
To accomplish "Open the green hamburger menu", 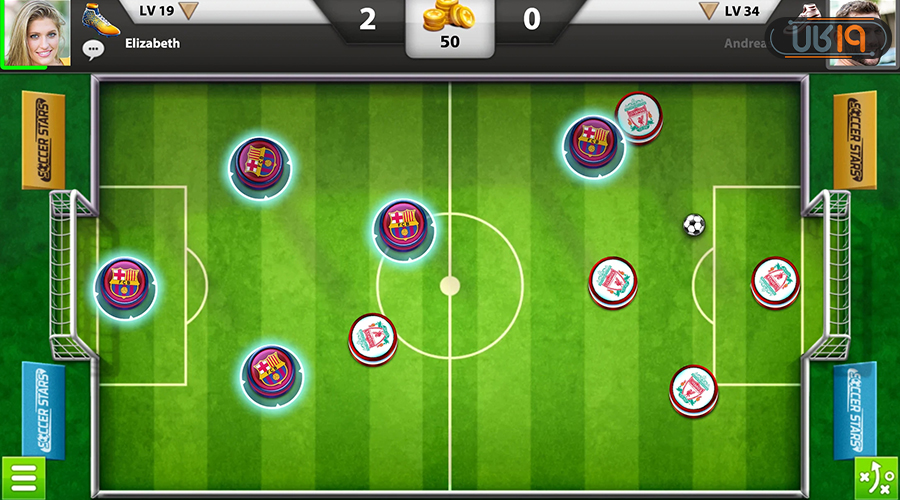I will (22, 478).
